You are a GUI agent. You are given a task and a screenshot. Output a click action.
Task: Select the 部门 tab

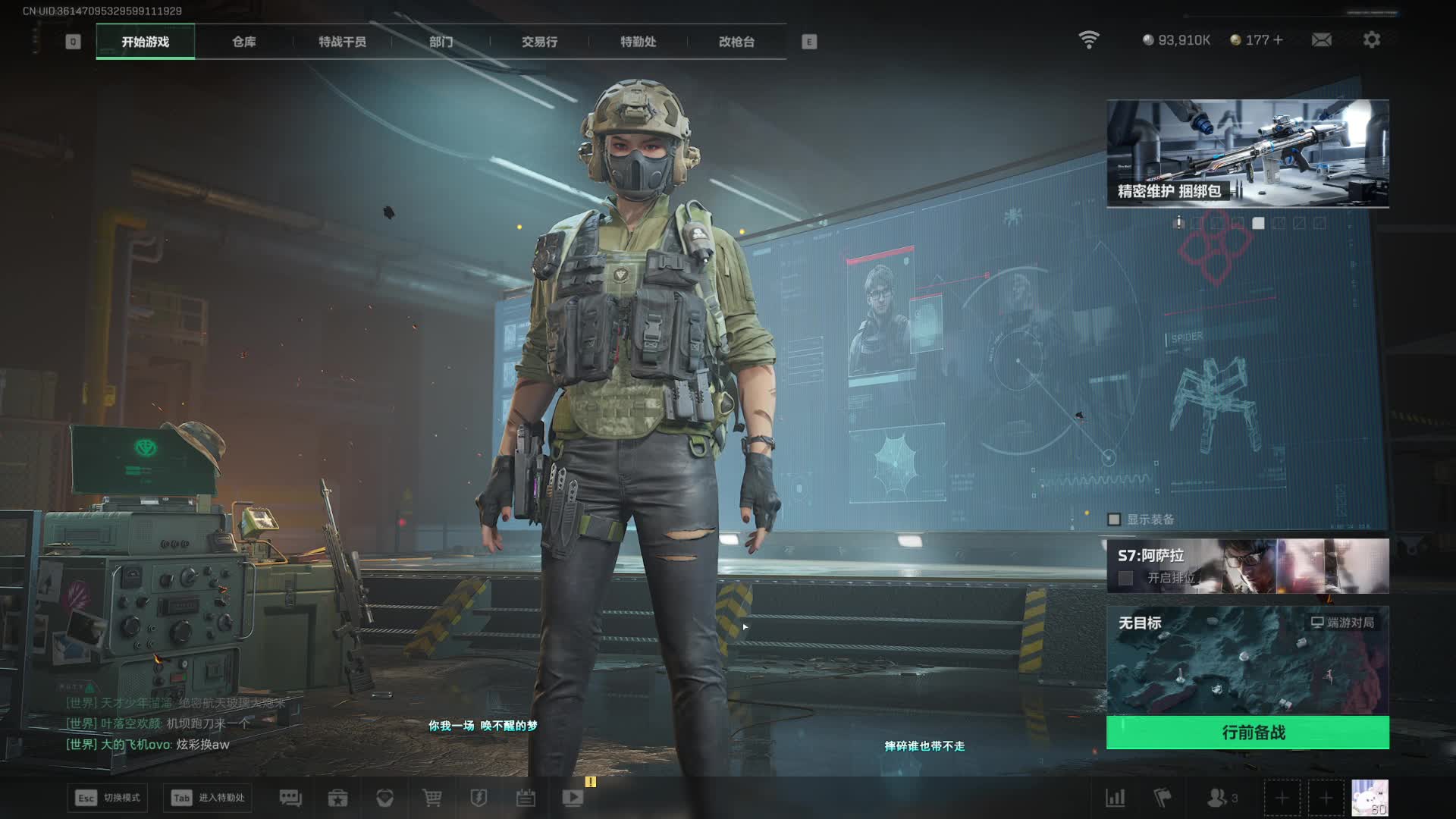441,42
